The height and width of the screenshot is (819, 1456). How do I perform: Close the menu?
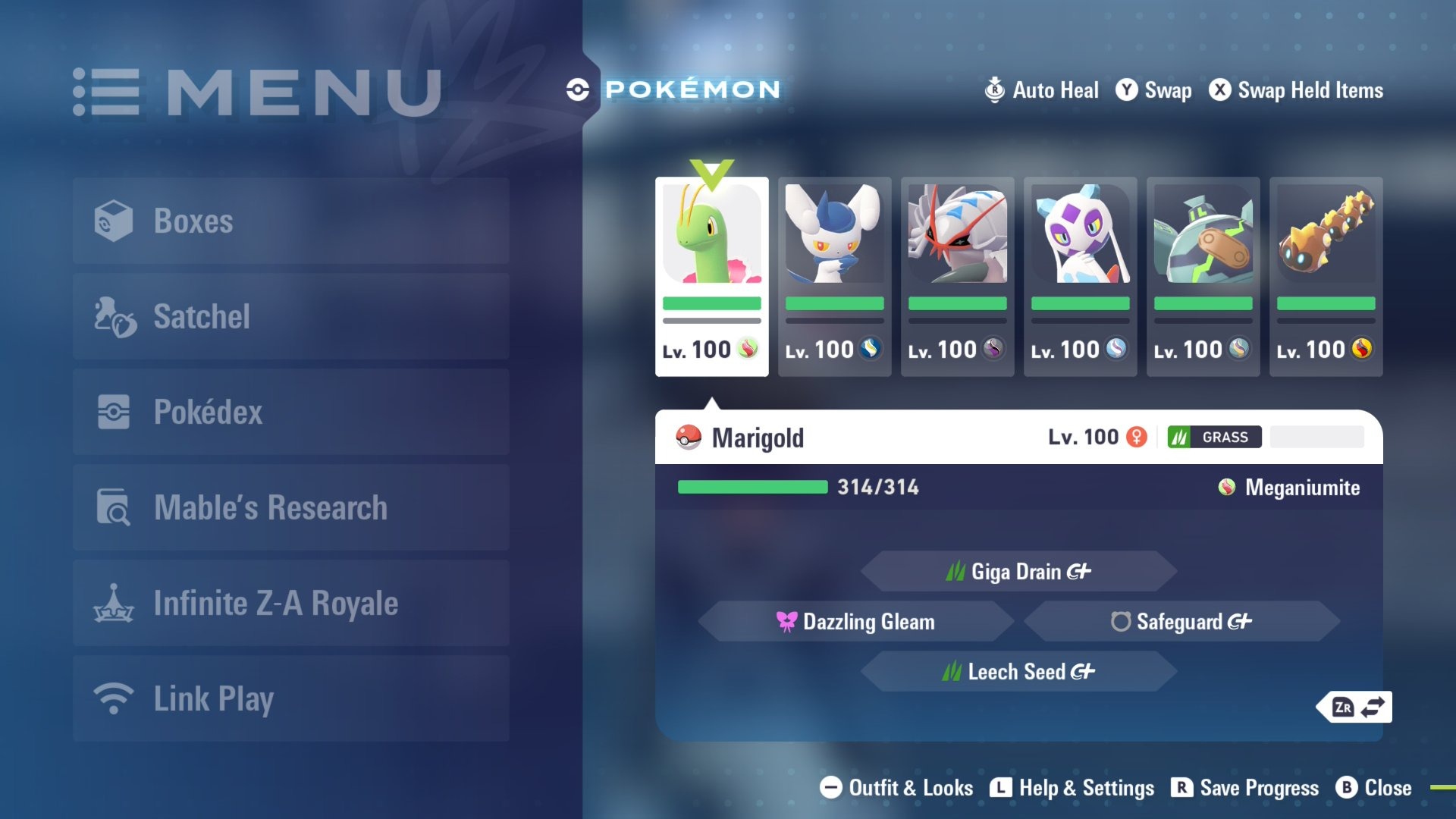[x=1374, y=788]
